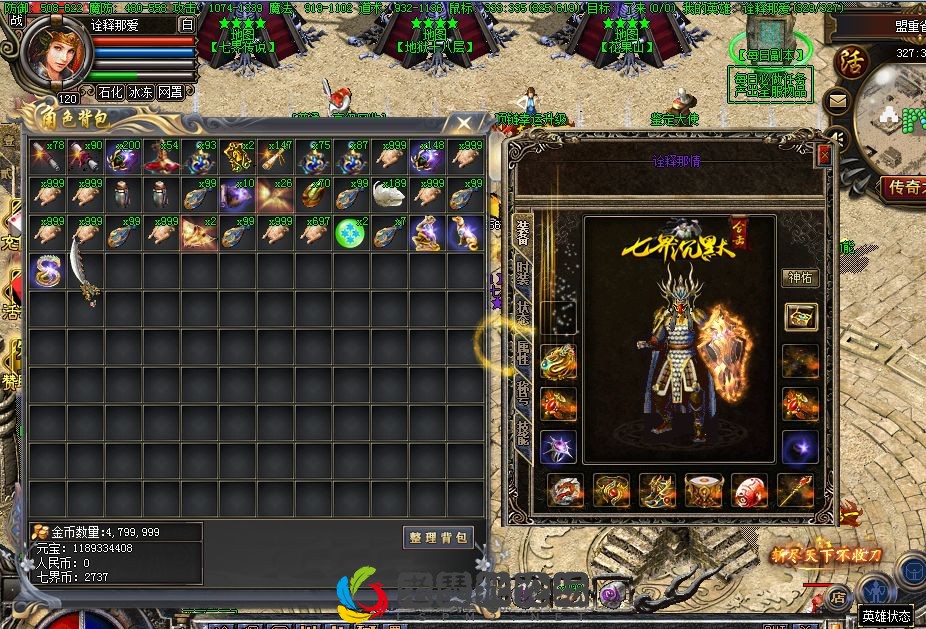
Task: Show the 属性 attributes tab
Action: pos(522,350)
